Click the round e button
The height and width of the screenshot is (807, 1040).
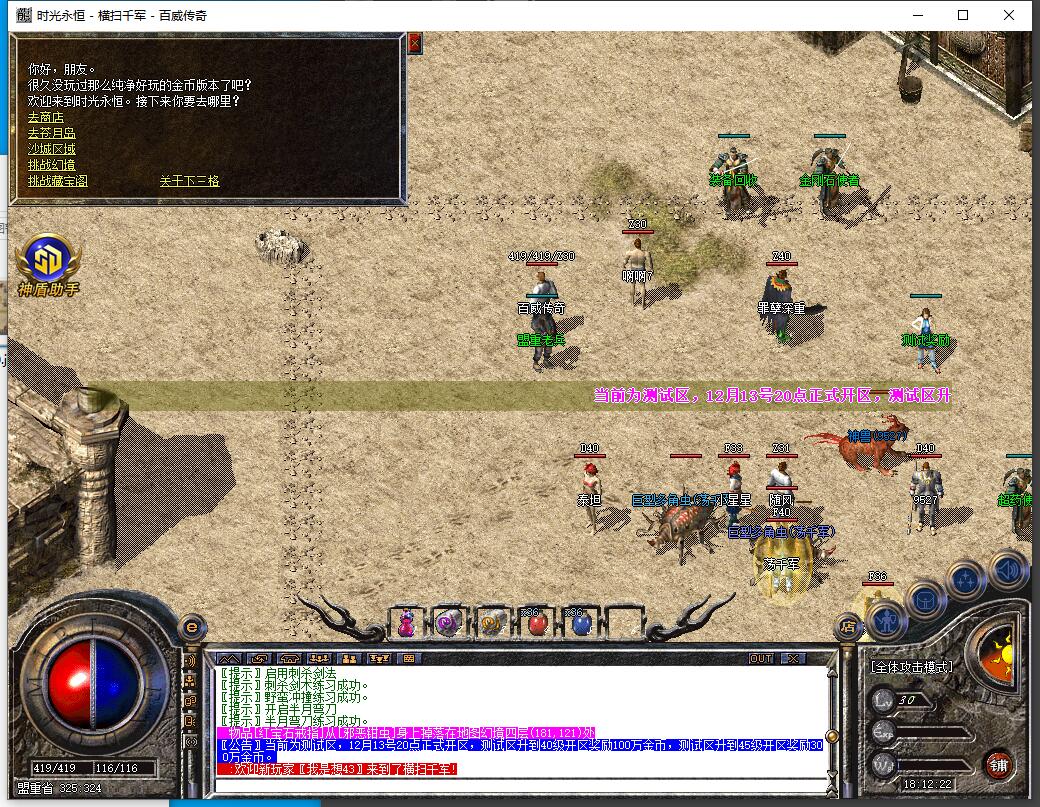tap(191, 627)
